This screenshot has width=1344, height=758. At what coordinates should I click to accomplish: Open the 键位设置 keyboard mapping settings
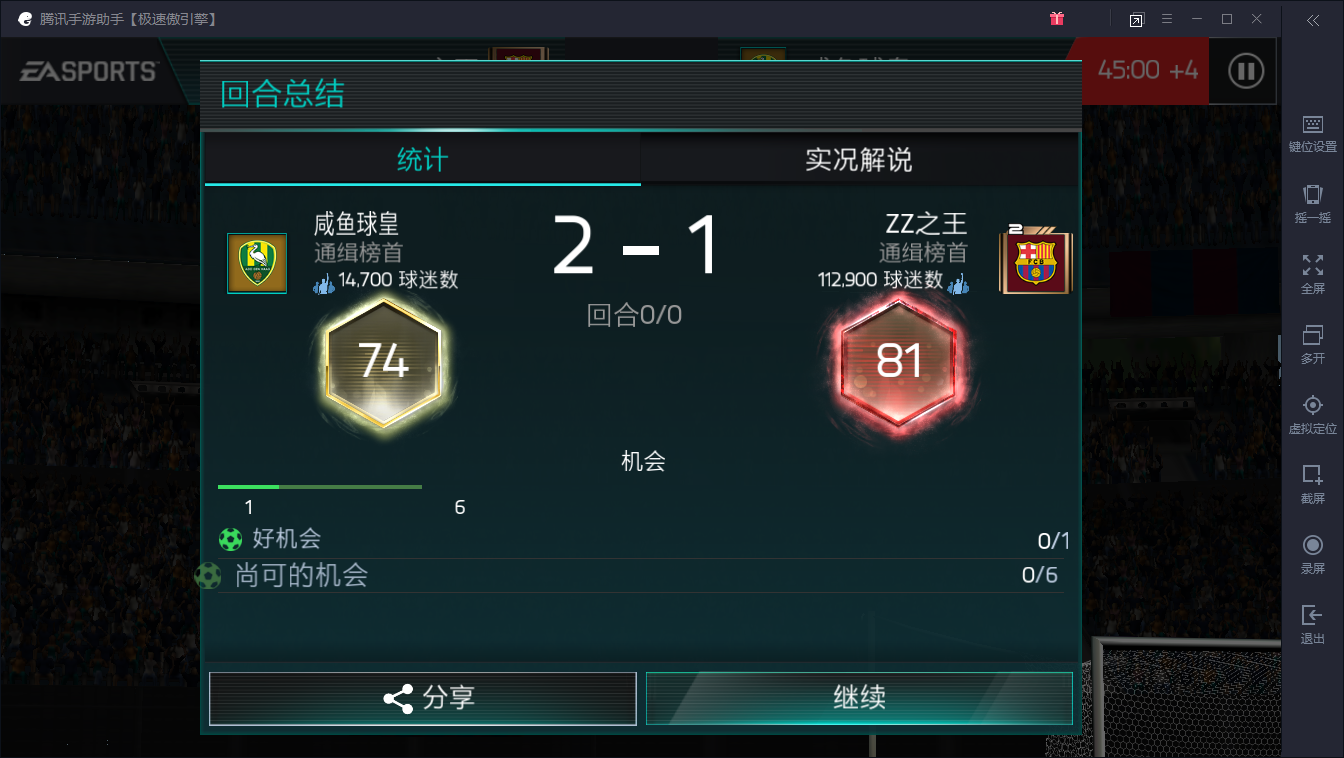pos(1312,131)
